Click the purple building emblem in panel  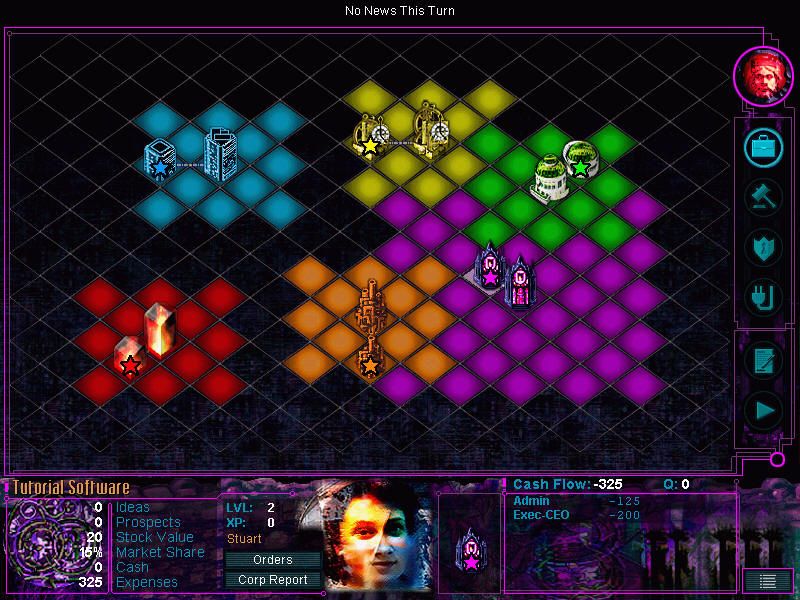pos(469,550)
